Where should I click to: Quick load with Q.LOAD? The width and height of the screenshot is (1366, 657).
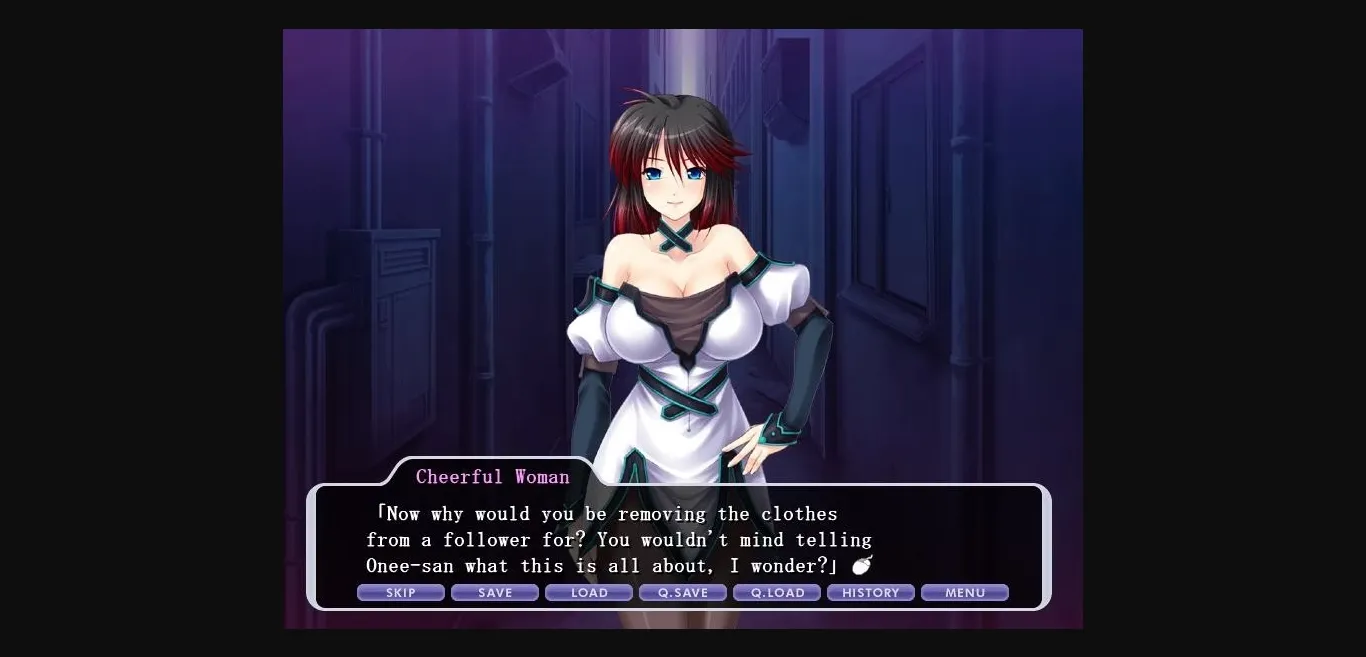(777, 593)
